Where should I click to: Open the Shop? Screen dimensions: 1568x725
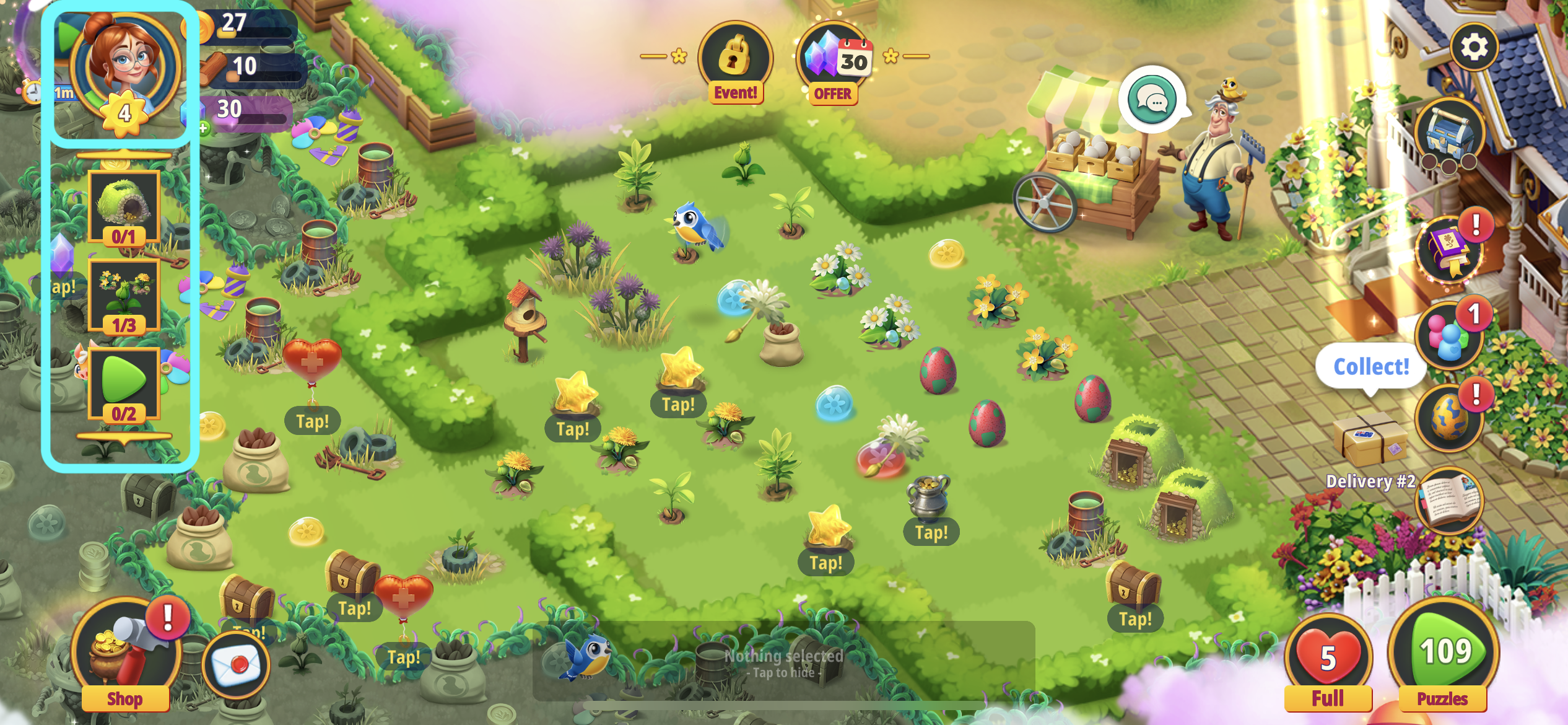[124, 657]
